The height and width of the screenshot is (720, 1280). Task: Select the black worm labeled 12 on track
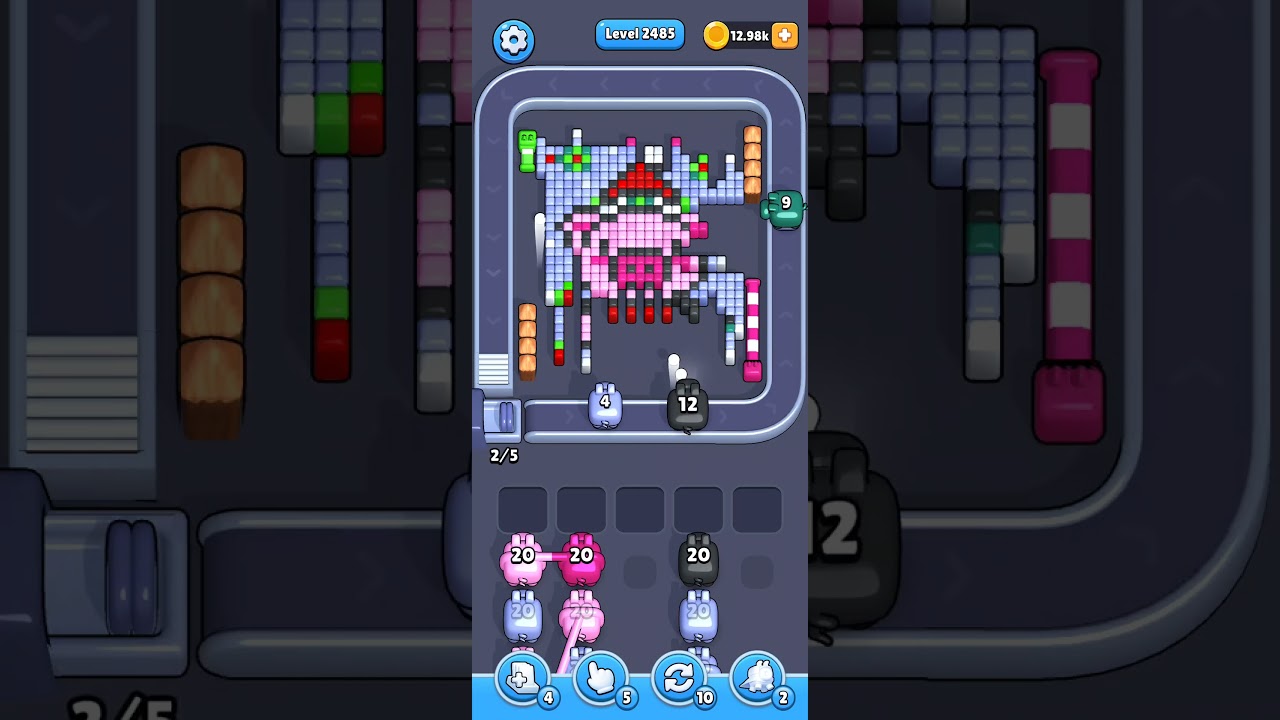[x=688, y=404]
